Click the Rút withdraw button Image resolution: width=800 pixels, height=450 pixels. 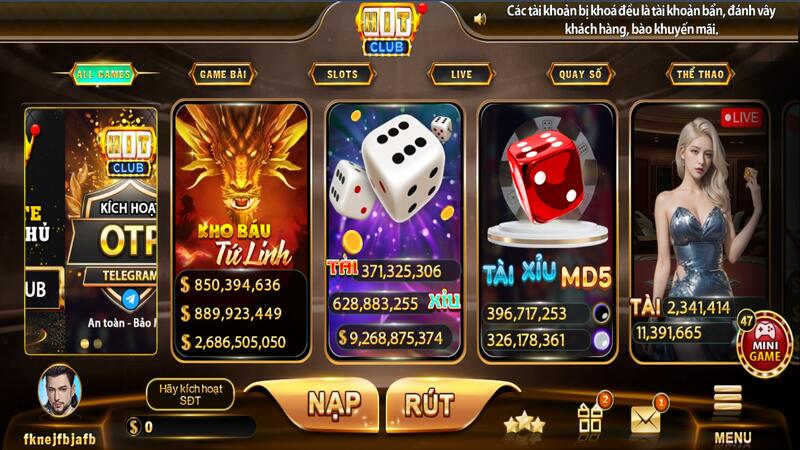pos(429,404)
